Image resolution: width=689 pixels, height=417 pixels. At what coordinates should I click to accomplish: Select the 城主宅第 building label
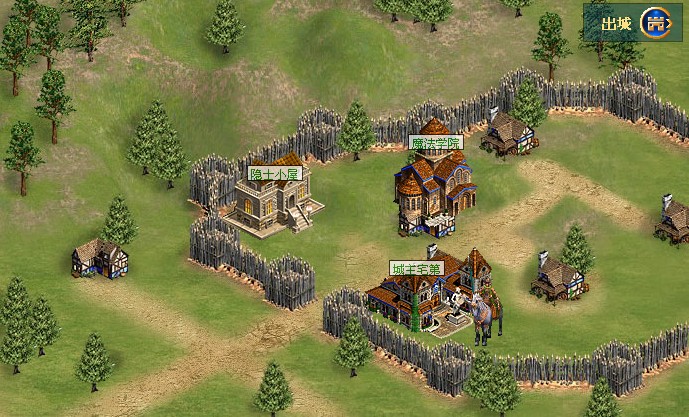point(415,268)
